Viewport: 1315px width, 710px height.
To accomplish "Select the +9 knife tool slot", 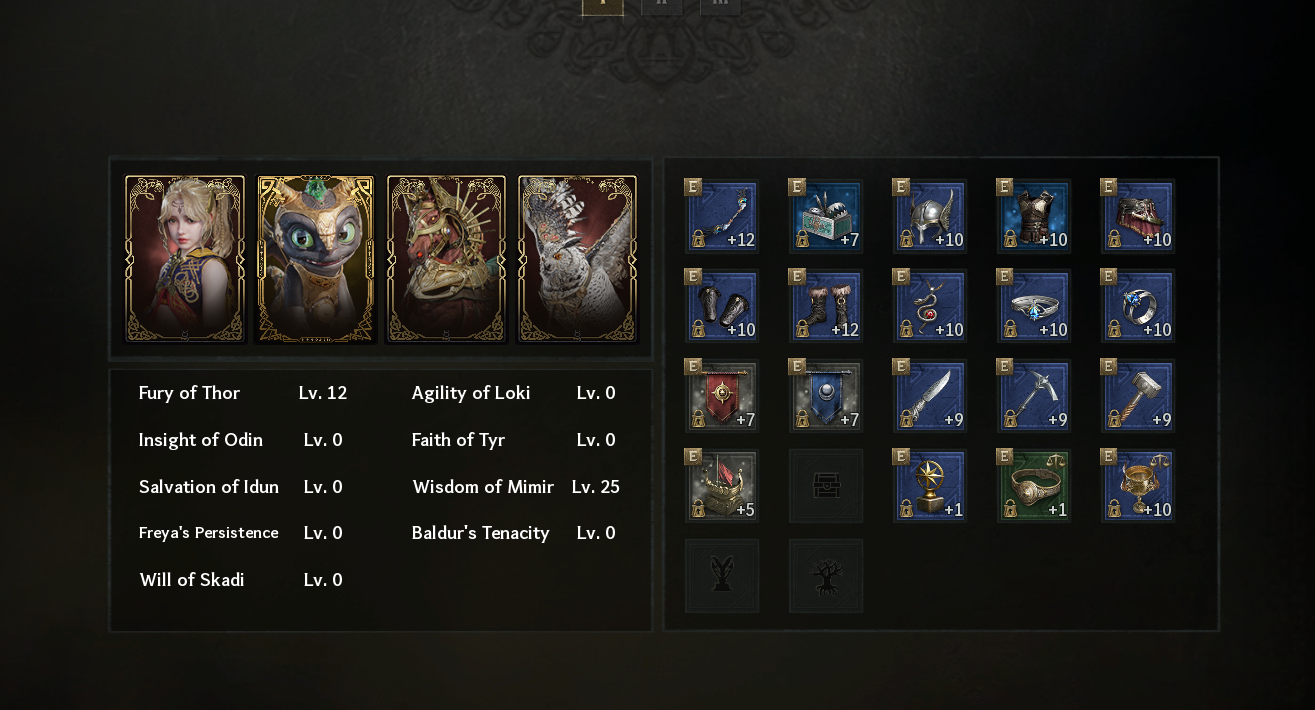I will click(930, 396).
